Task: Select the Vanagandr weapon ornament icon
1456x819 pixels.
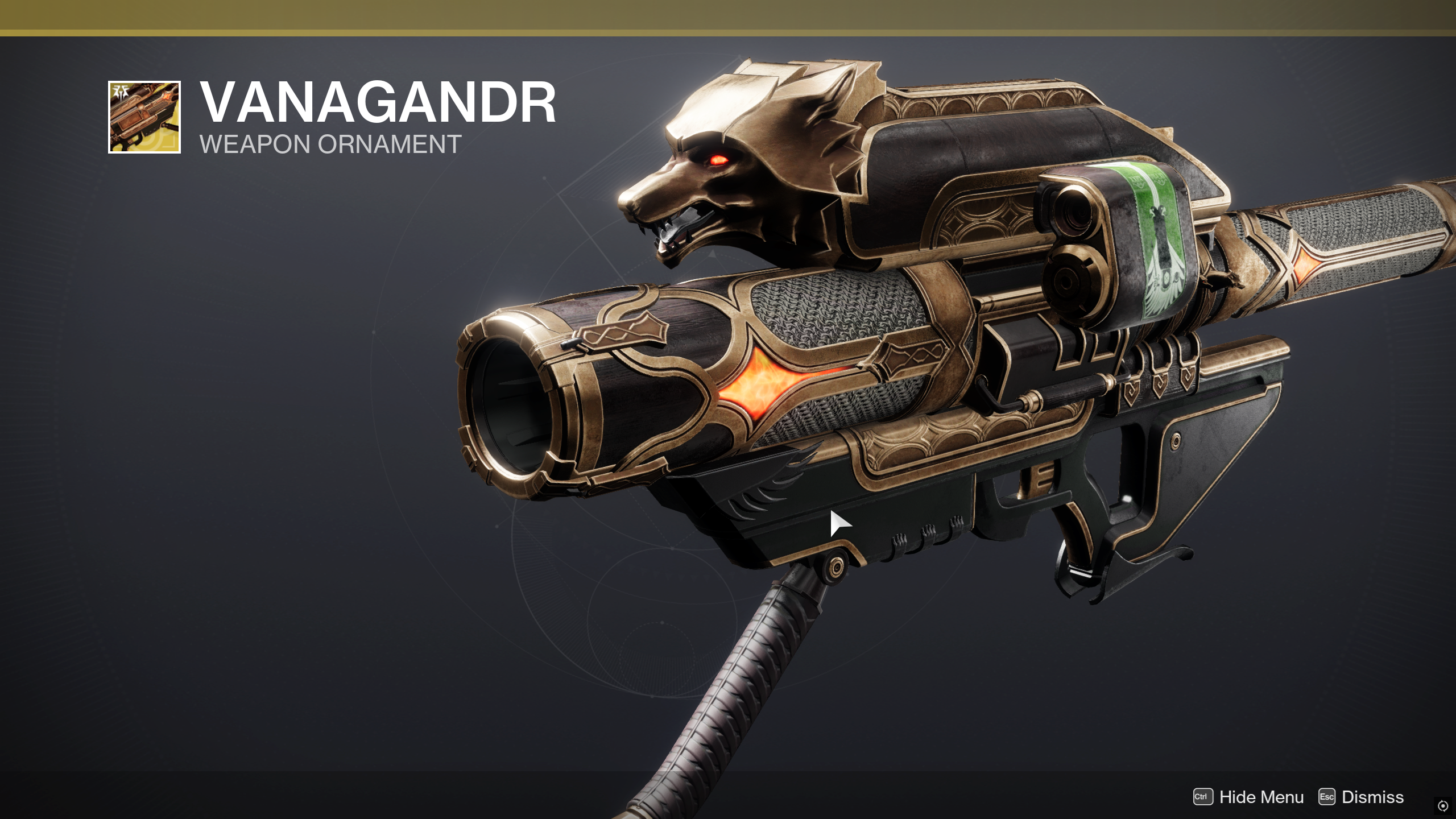Action: tap(144, 117)
